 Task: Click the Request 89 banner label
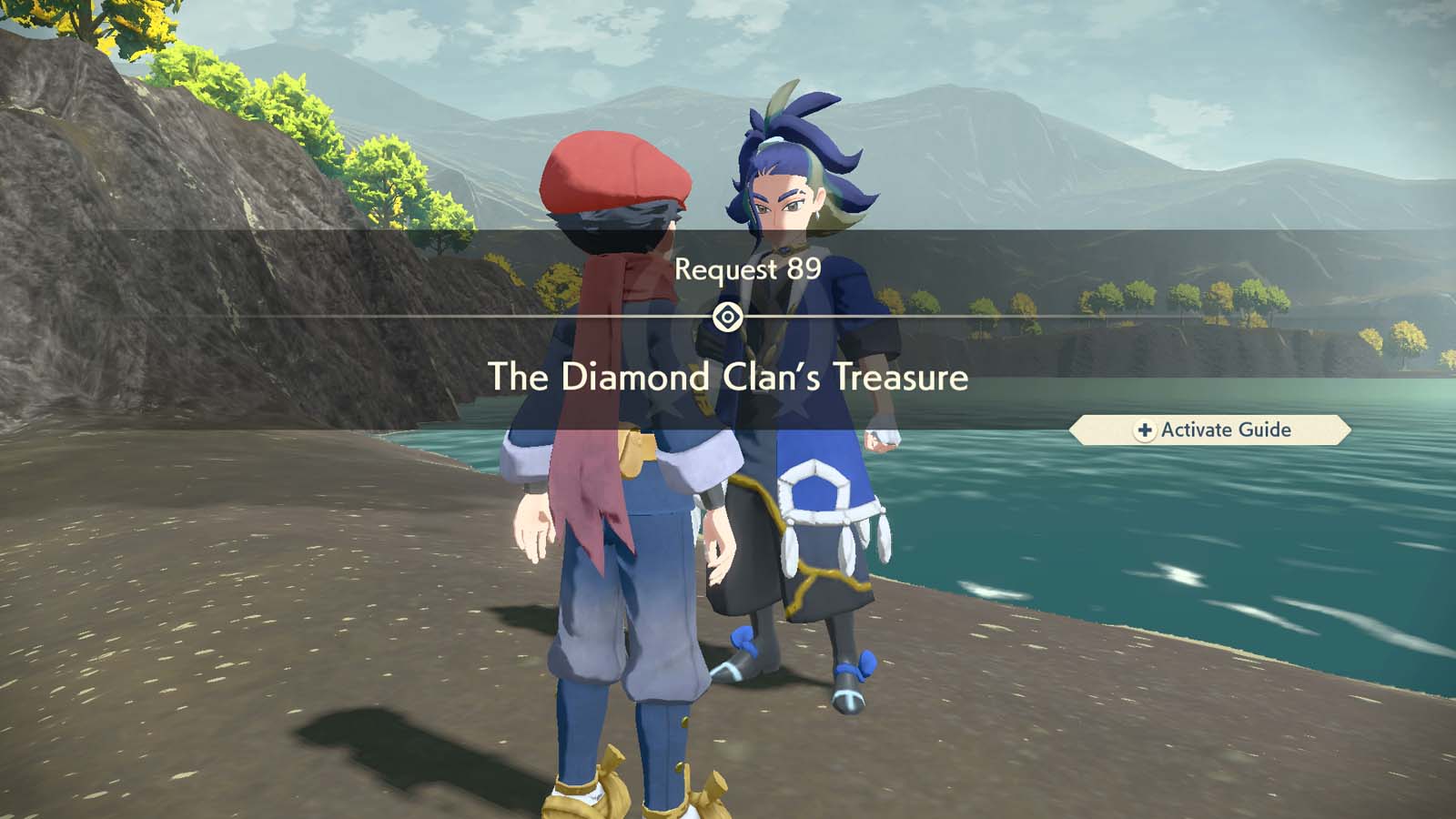click(746, 268)
